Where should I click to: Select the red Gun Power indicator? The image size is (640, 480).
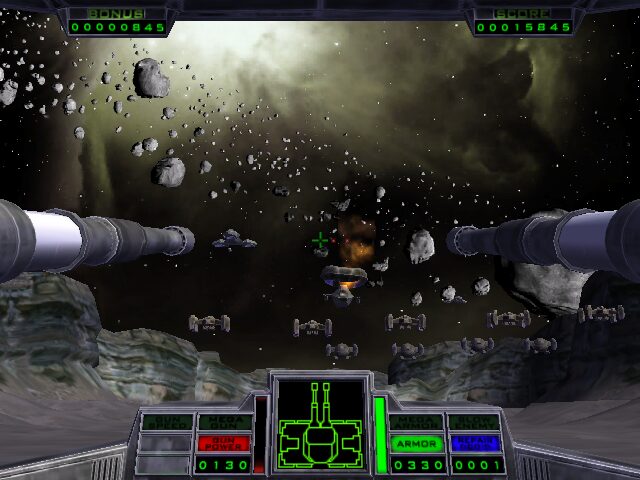click(x=224, y=443)
